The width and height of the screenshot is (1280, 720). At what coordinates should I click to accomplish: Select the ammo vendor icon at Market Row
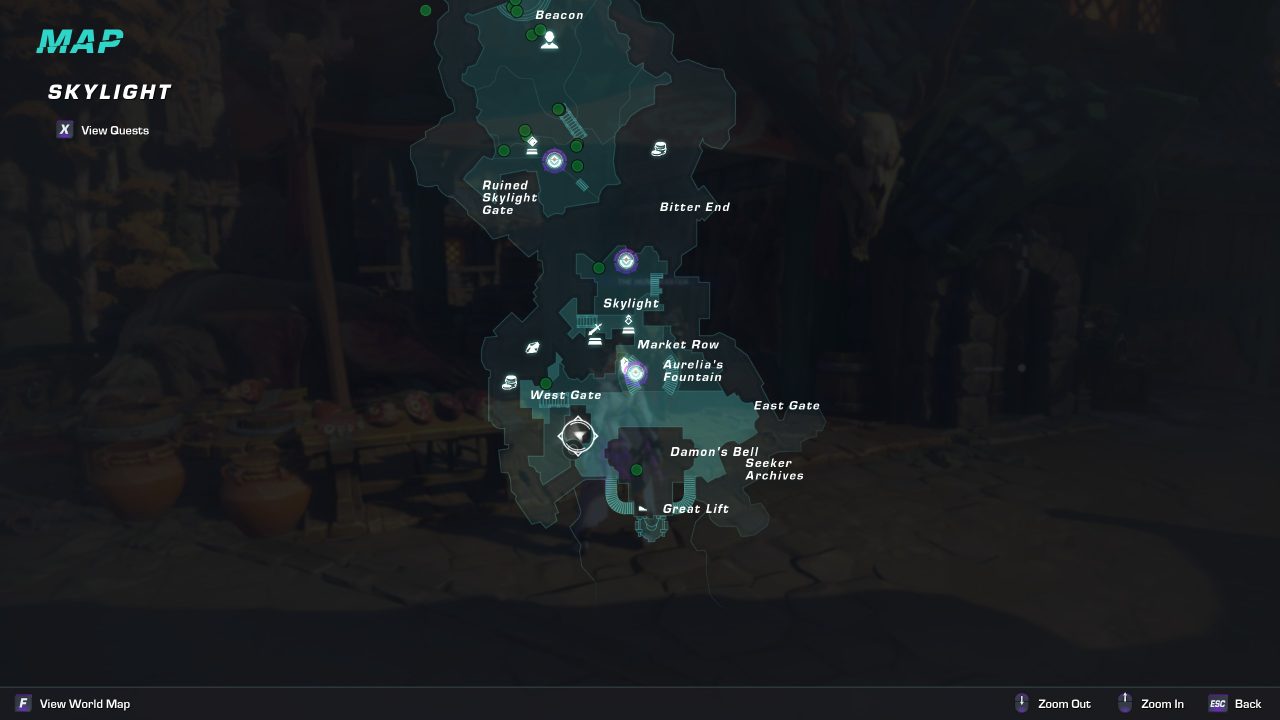(628, 323)
